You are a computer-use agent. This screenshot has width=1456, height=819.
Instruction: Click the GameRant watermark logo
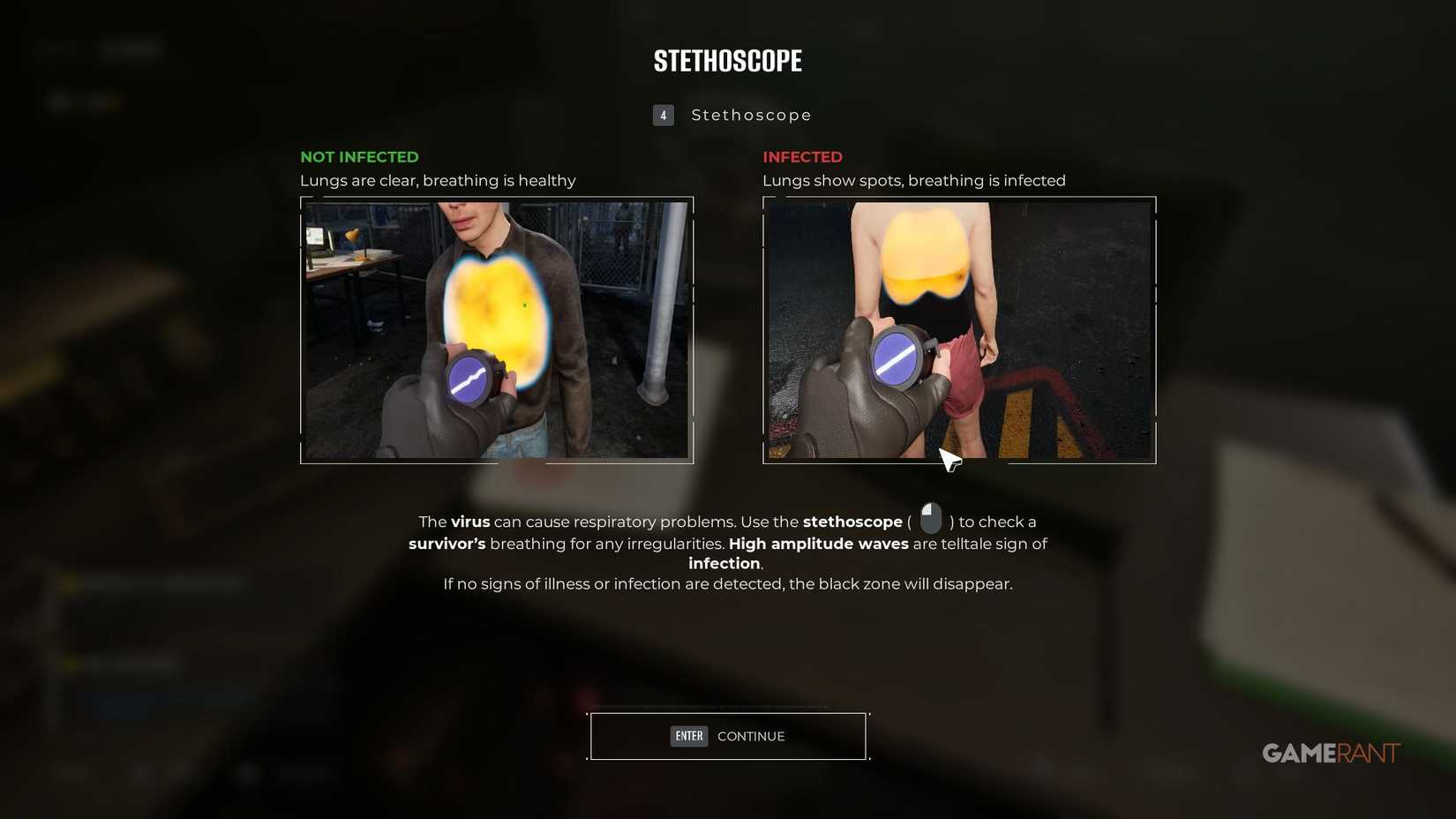click(x=1329, y=753)
